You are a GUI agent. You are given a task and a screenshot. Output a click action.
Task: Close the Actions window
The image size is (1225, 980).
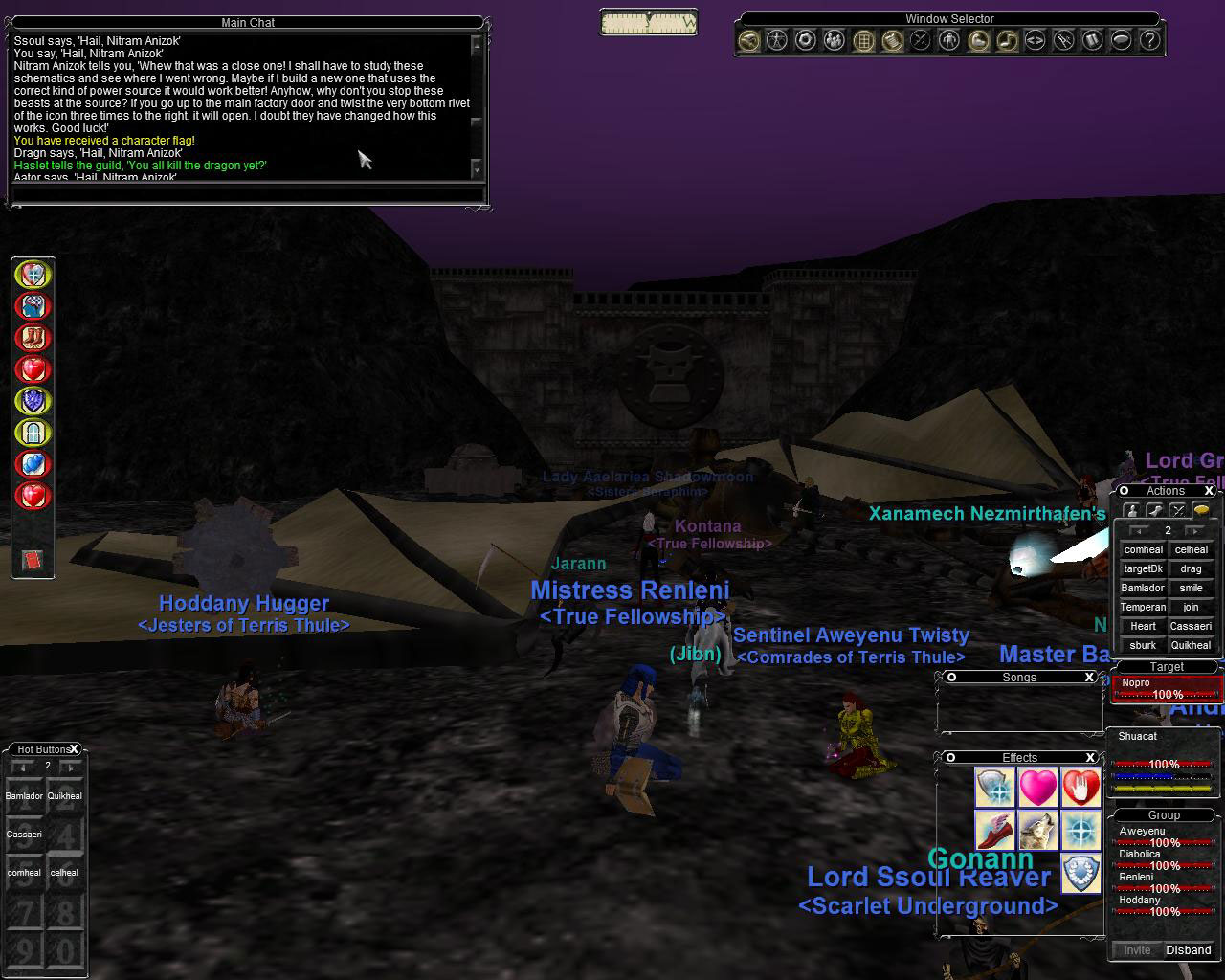coord(1209,491)
